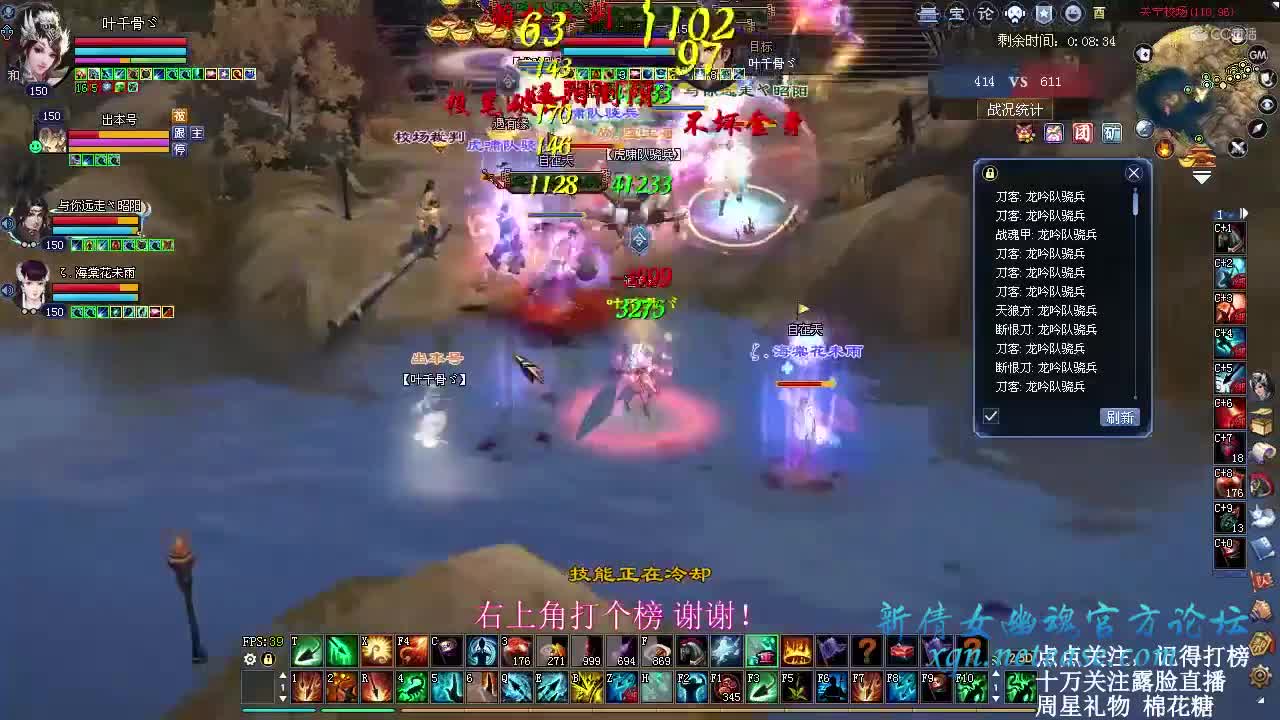
Task: Click the down arrow left of the skill bar
Action: (x=282, y=698)
